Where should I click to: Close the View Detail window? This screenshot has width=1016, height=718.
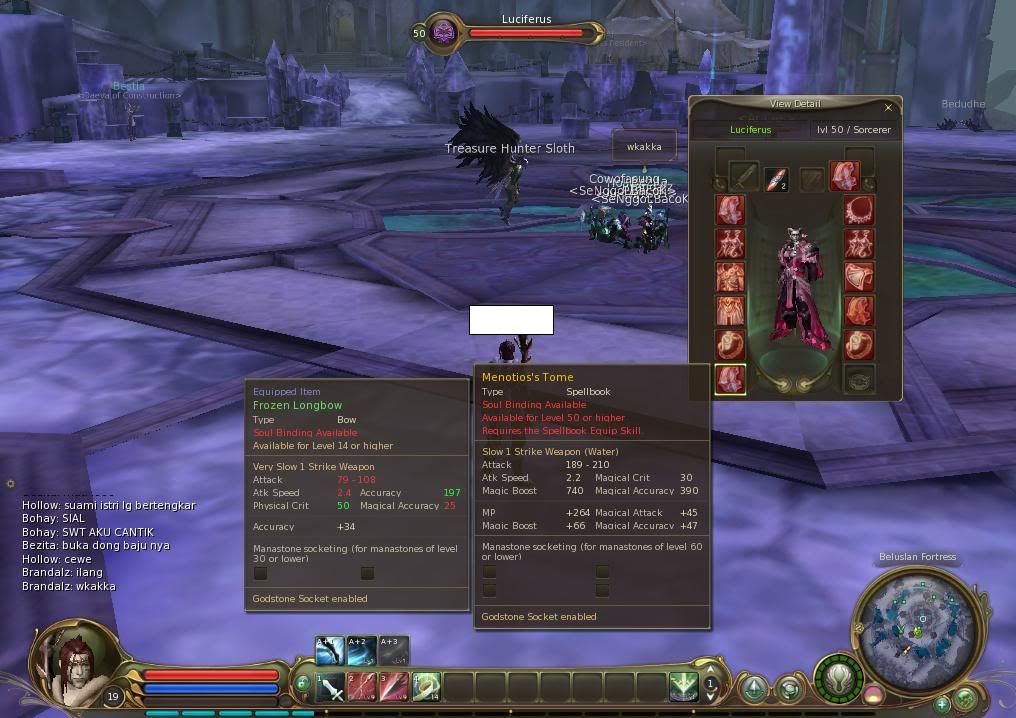click(x=888, y=107)
